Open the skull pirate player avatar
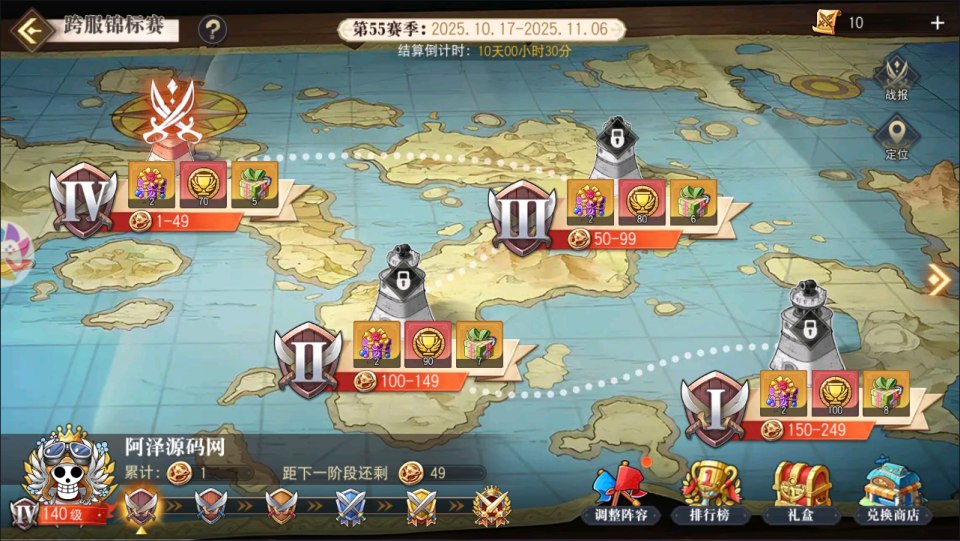This screenshot has height=541, width=960. (x=66, y=468)
